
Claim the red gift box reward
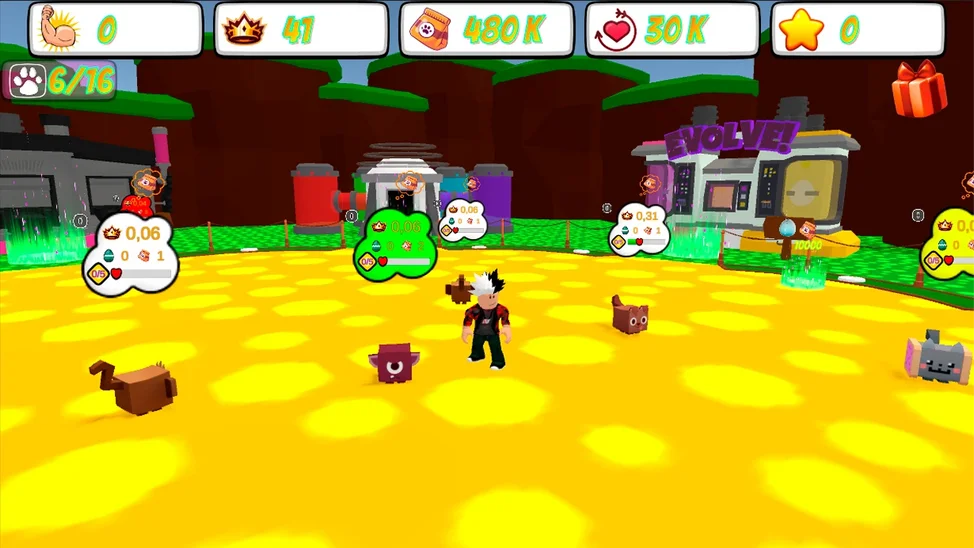(918, 89)
